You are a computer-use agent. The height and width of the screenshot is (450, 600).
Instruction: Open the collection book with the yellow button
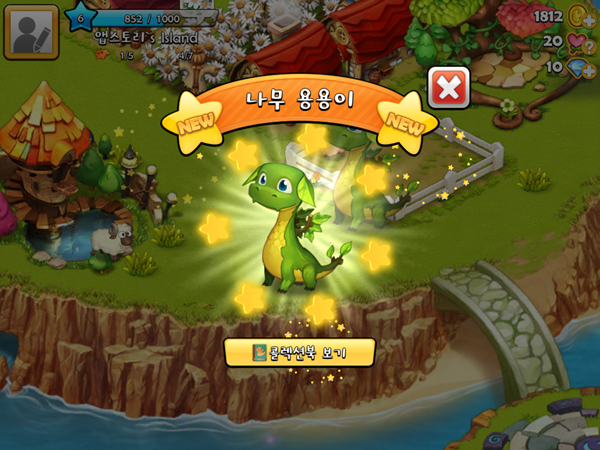[300, 351]
